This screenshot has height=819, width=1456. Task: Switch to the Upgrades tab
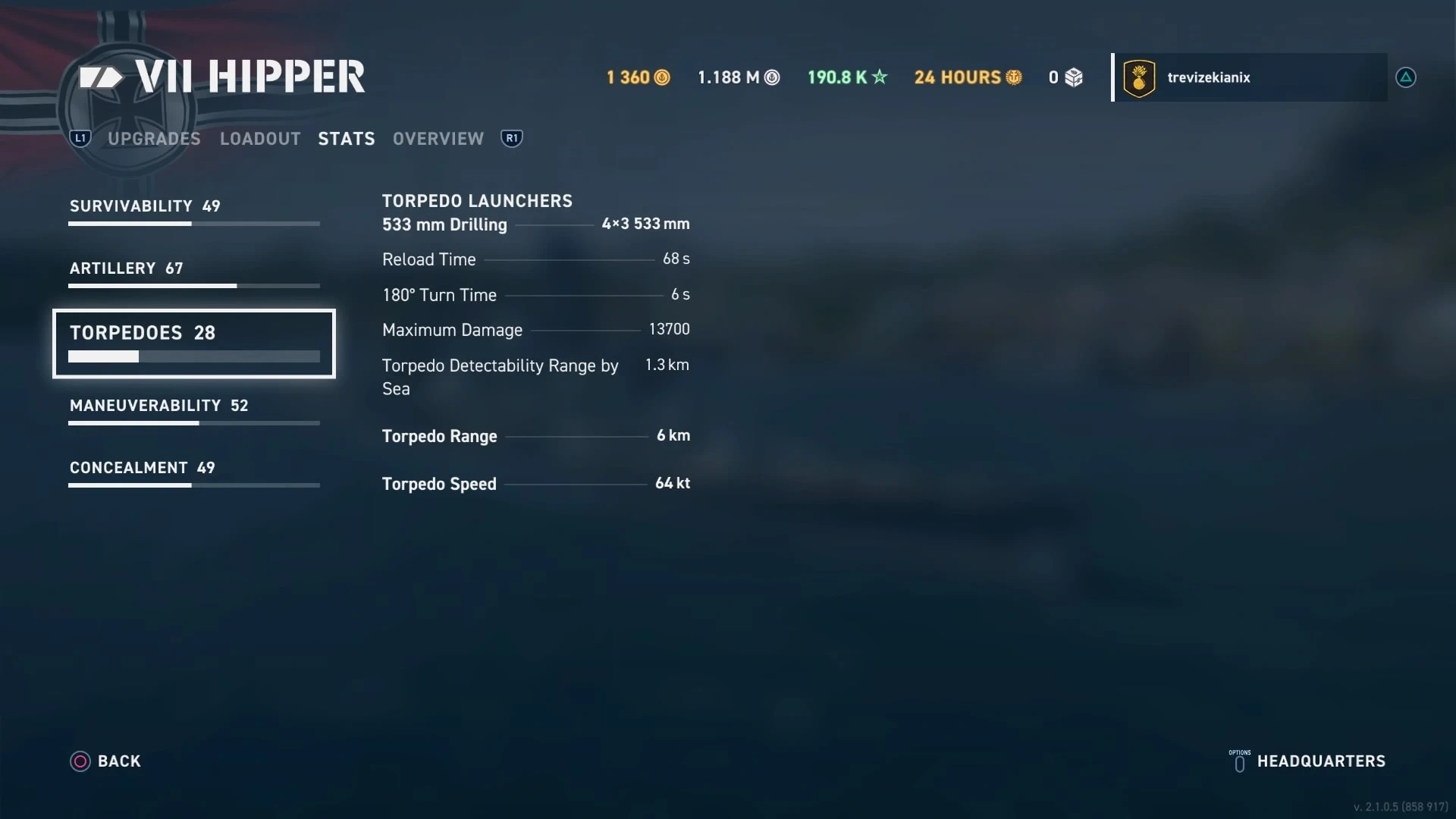(154, 139)
